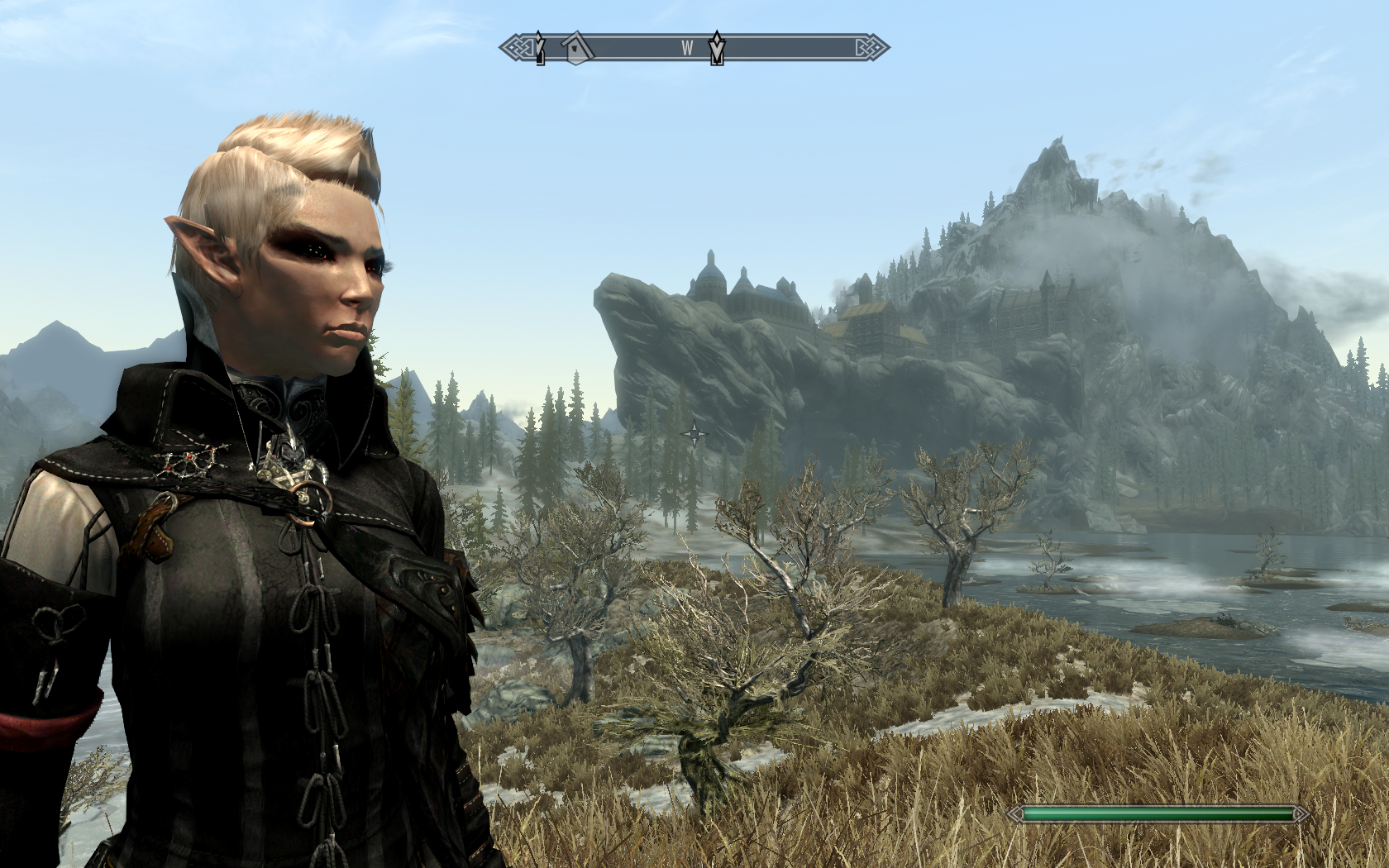Select the quest arrow marker beside the W

tap(717, 48)
